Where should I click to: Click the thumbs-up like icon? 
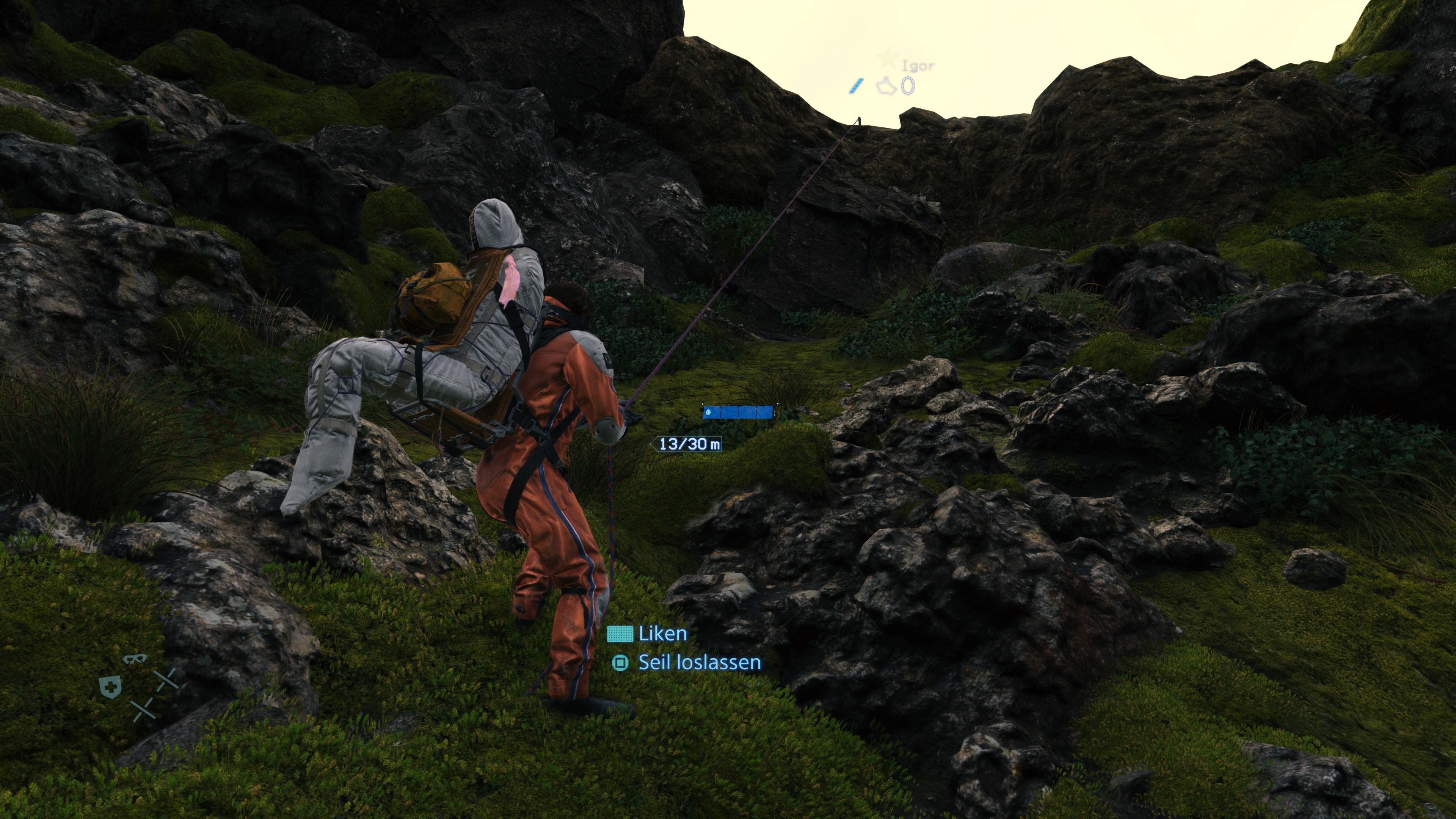[x=886, y=86]
